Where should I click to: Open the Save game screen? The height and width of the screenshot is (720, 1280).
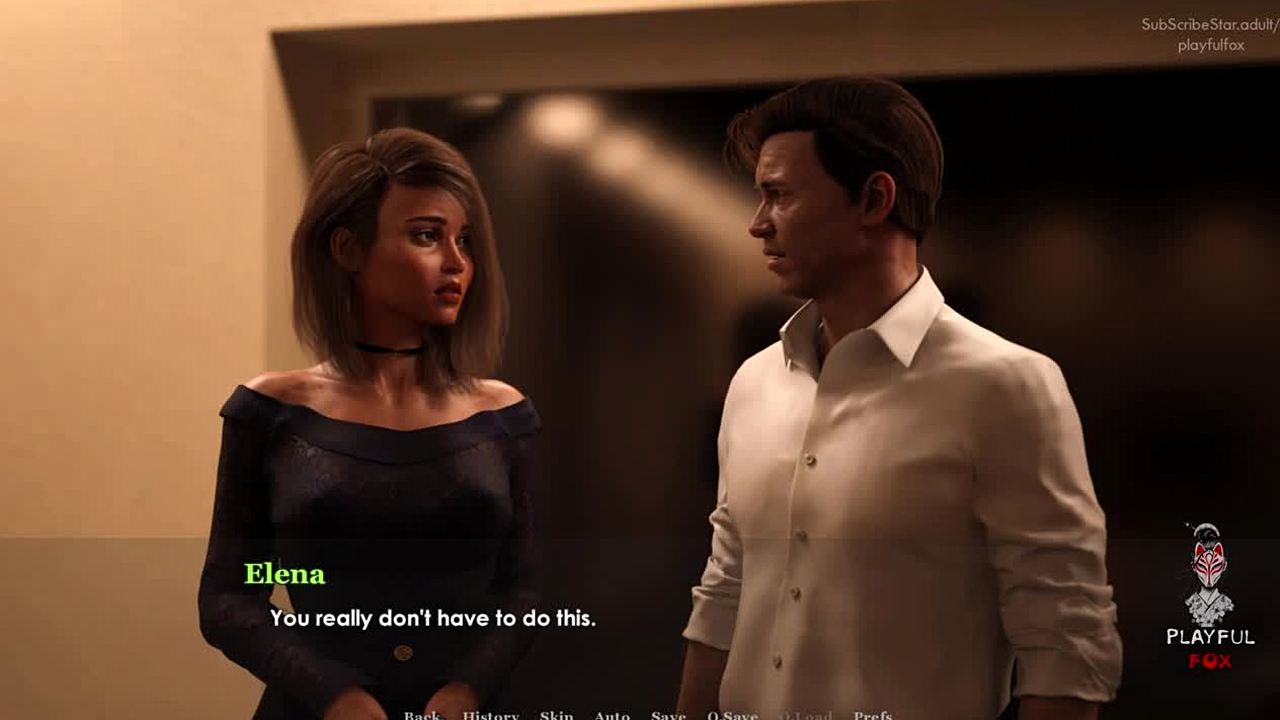668,714
